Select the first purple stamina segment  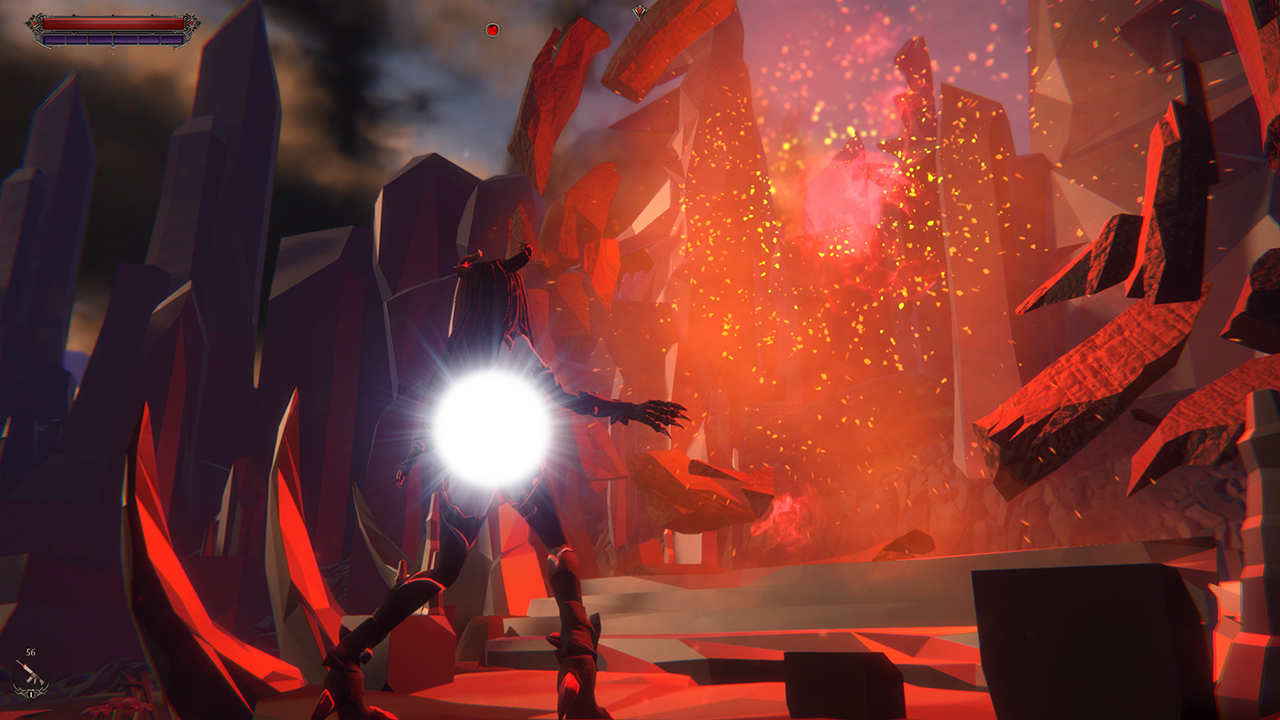[54, 39]
